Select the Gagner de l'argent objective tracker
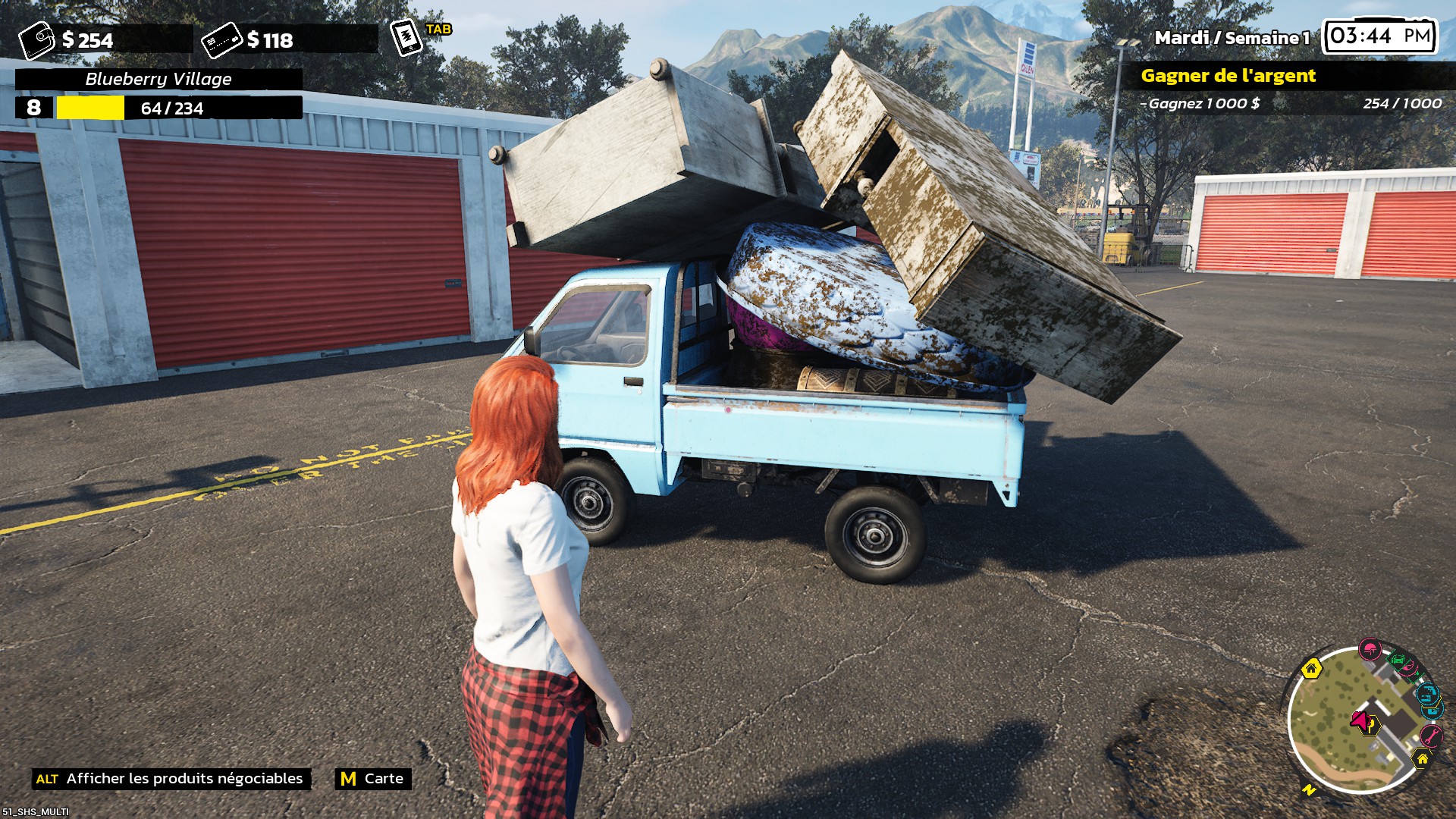Screen dimensions: 1456x819 pos(1228,76)
